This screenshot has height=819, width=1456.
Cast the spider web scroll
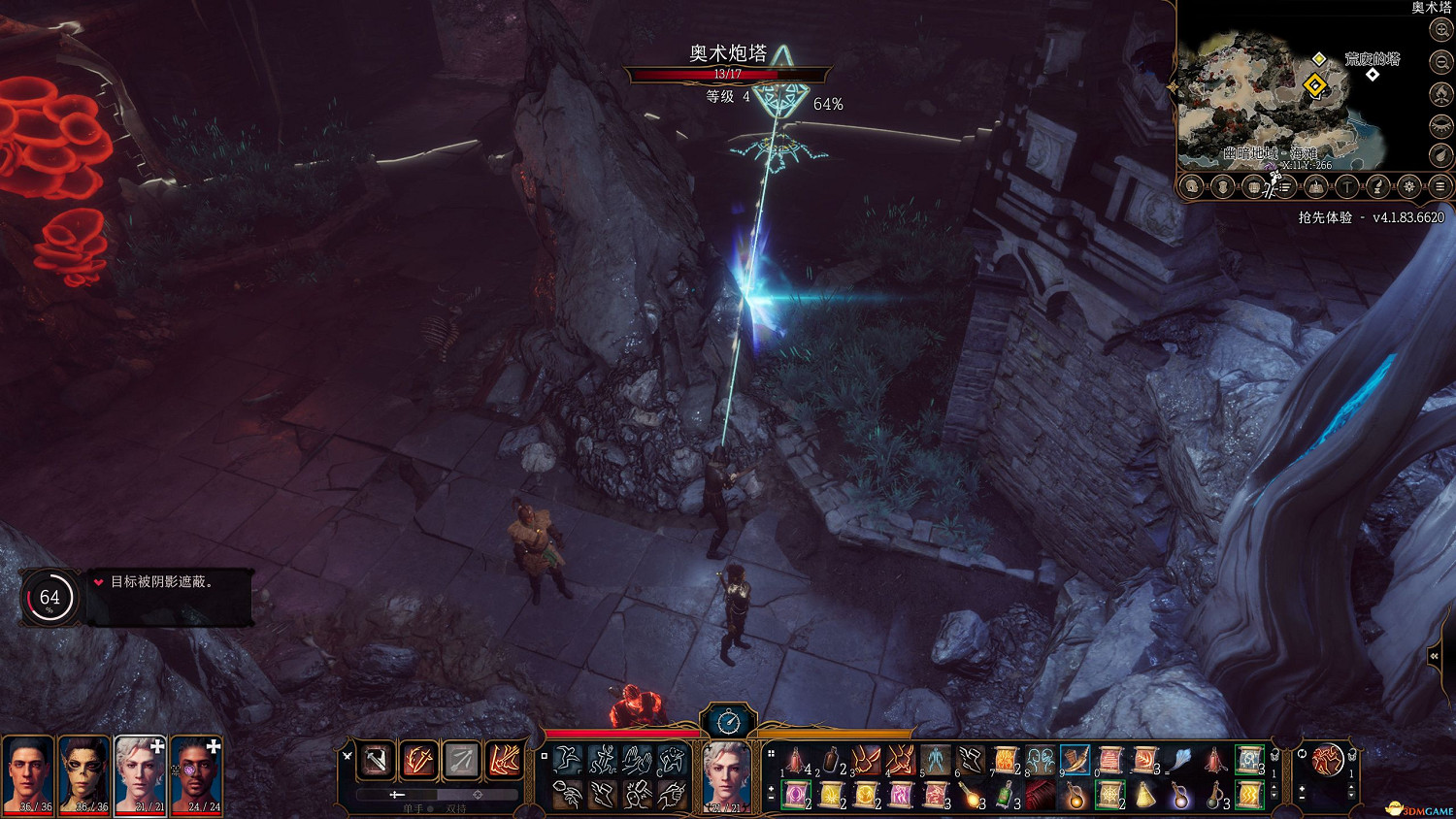[1110, 796]
